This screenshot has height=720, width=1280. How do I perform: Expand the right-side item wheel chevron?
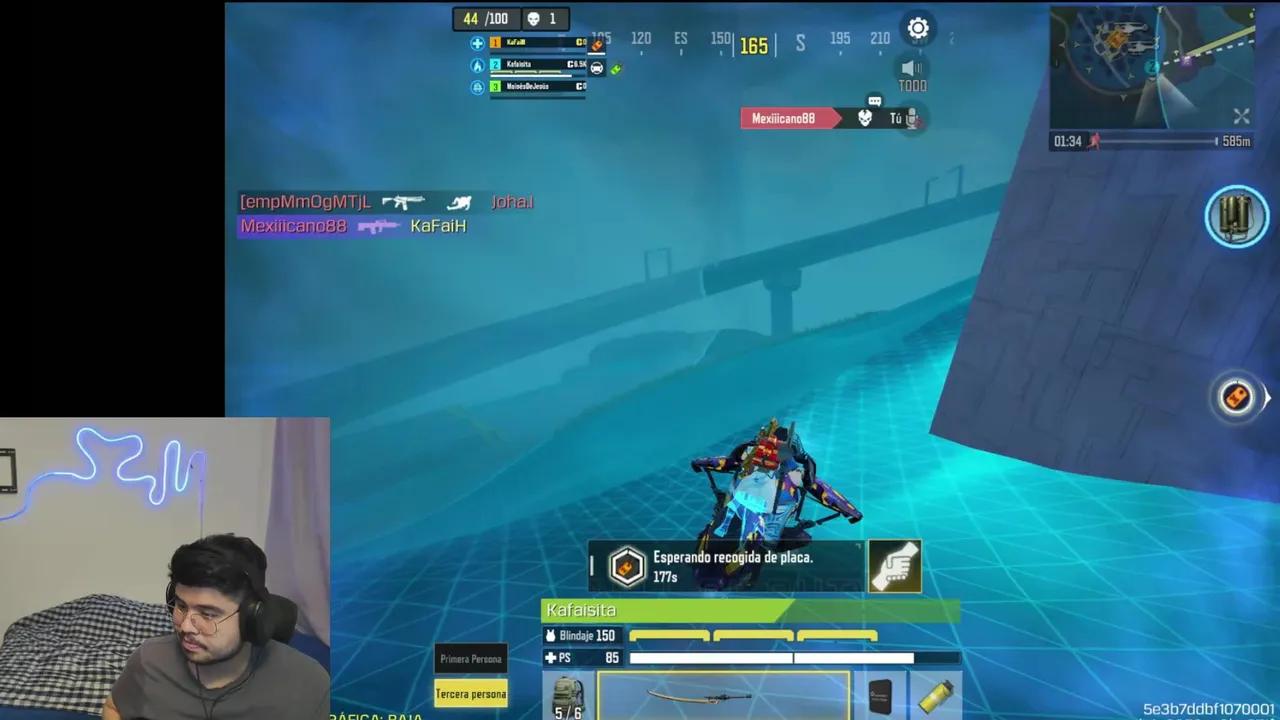1268,397
